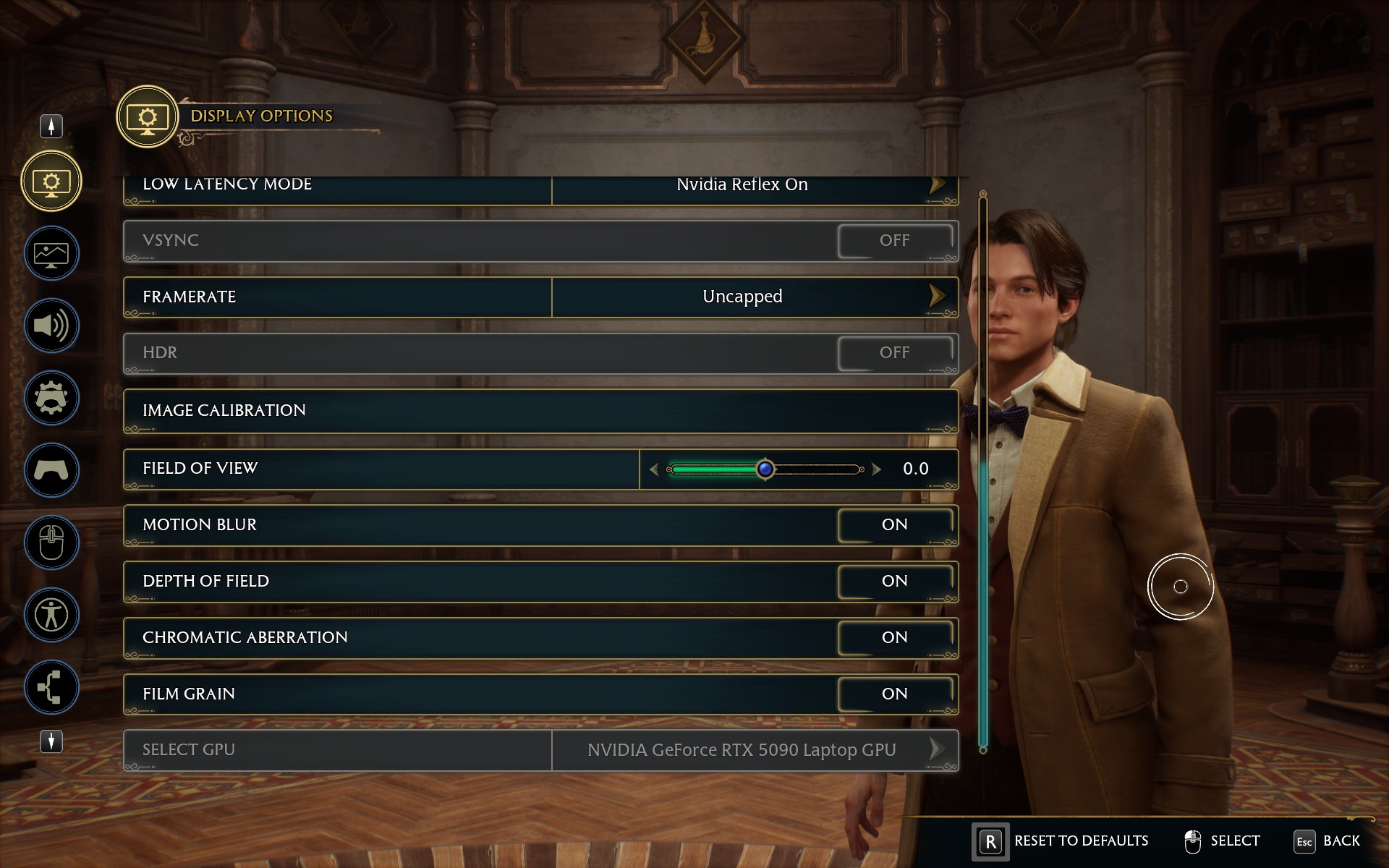Disable Film Grain toggle
1389x868 pixels.
coord(895,694)
